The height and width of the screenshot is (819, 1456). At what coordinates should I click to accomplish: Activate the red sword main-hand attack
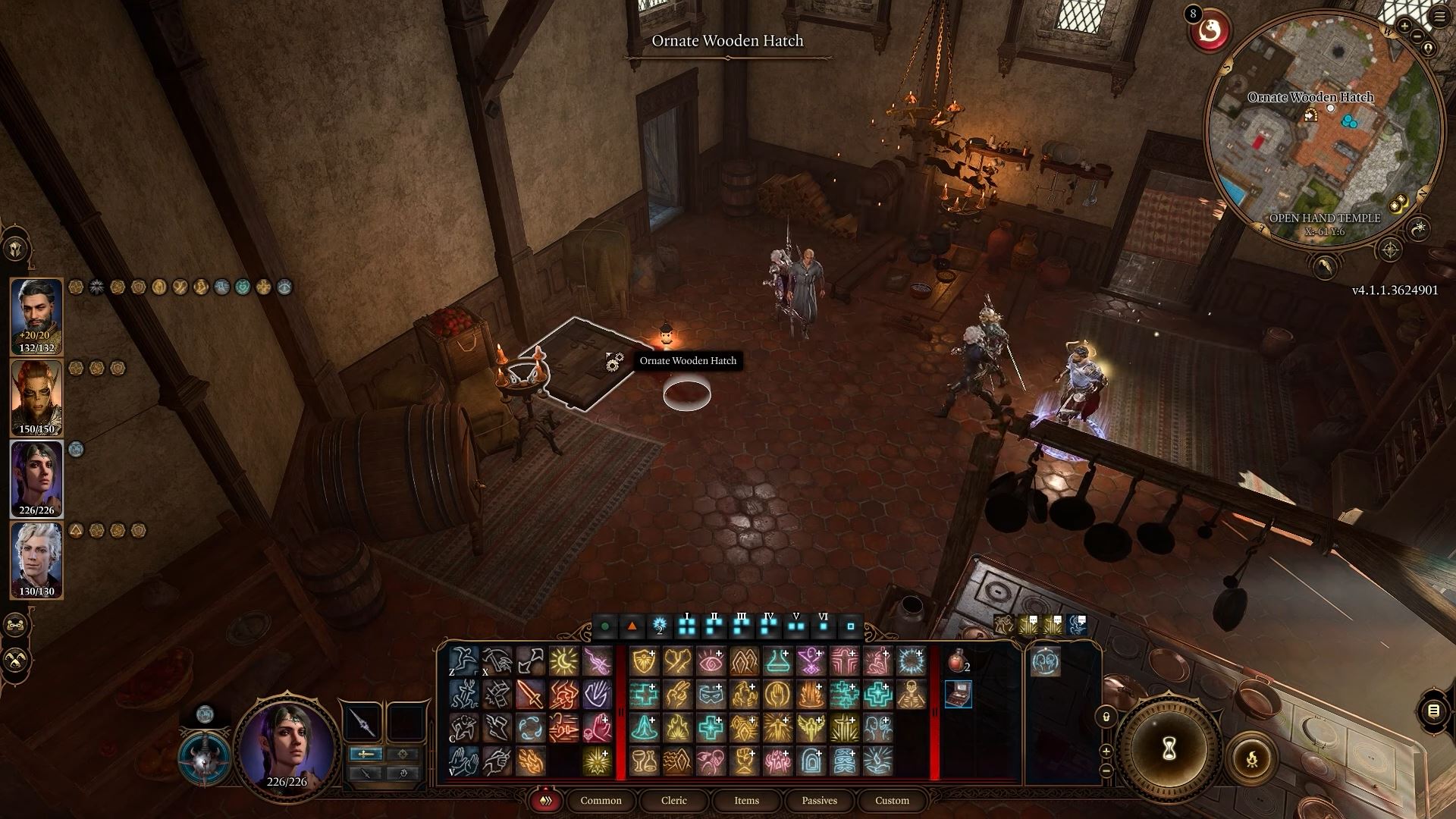[530, 694]
